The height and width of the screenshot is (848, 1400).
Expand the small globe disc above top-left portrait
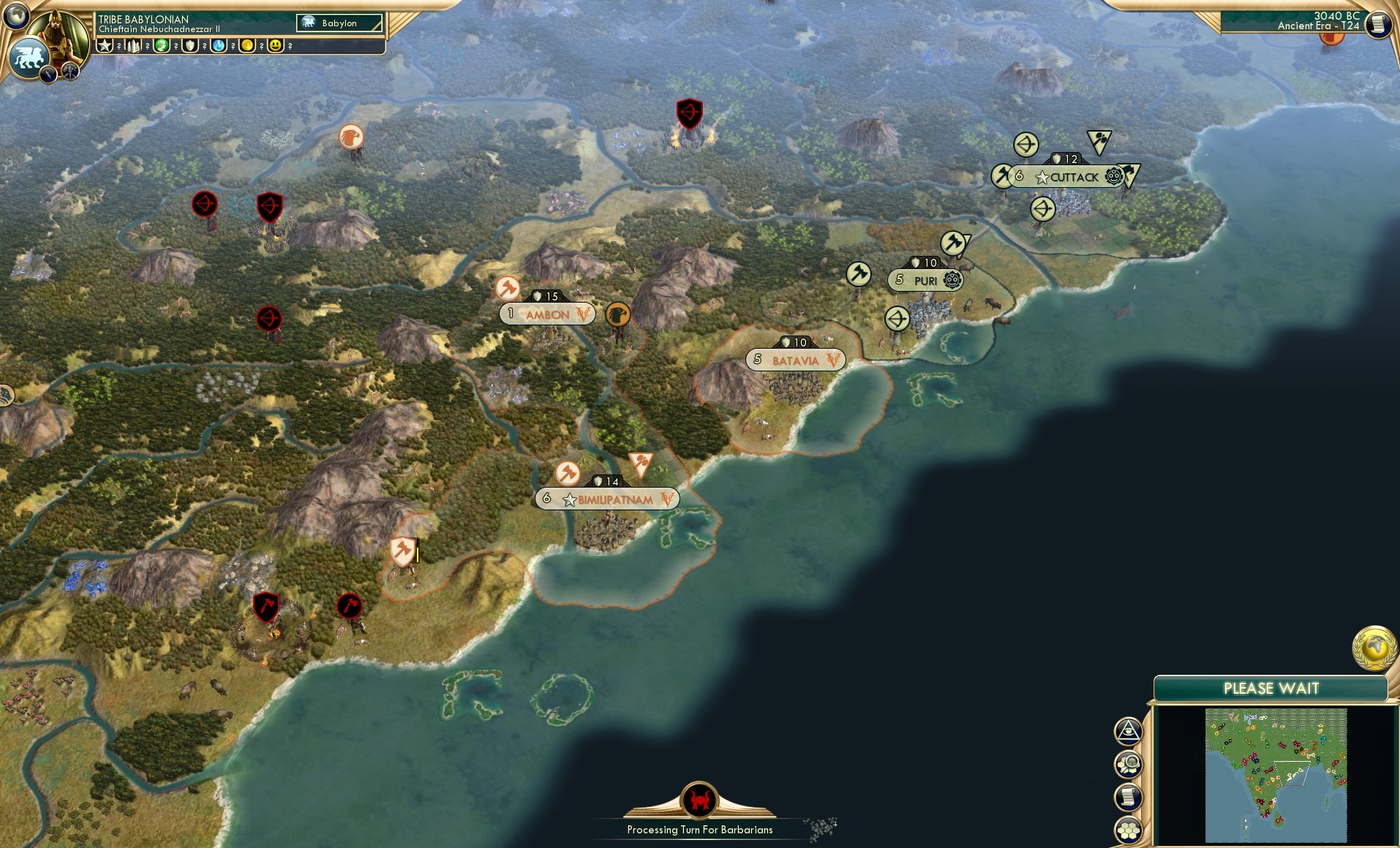[16, 15]
